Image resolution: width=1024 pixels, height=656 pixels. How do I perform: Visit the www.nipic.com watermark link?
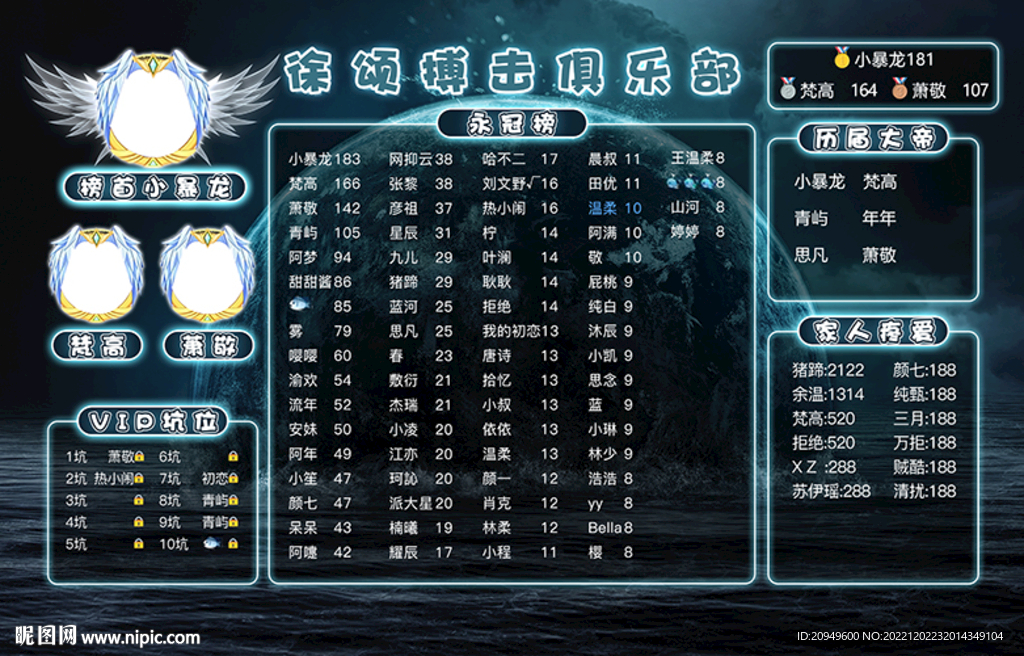pos(140,636)
